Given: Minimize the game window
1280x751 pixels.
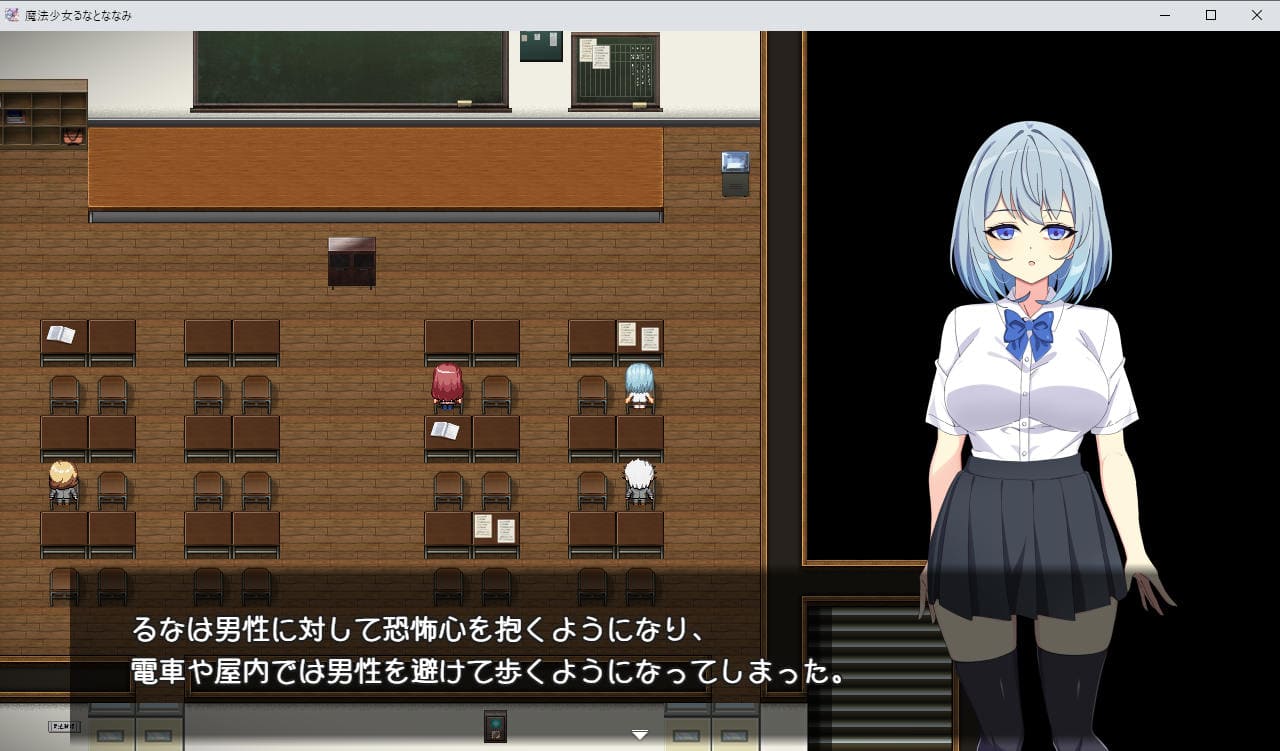Looking at the screenshot, I should tap(1165, 15).
